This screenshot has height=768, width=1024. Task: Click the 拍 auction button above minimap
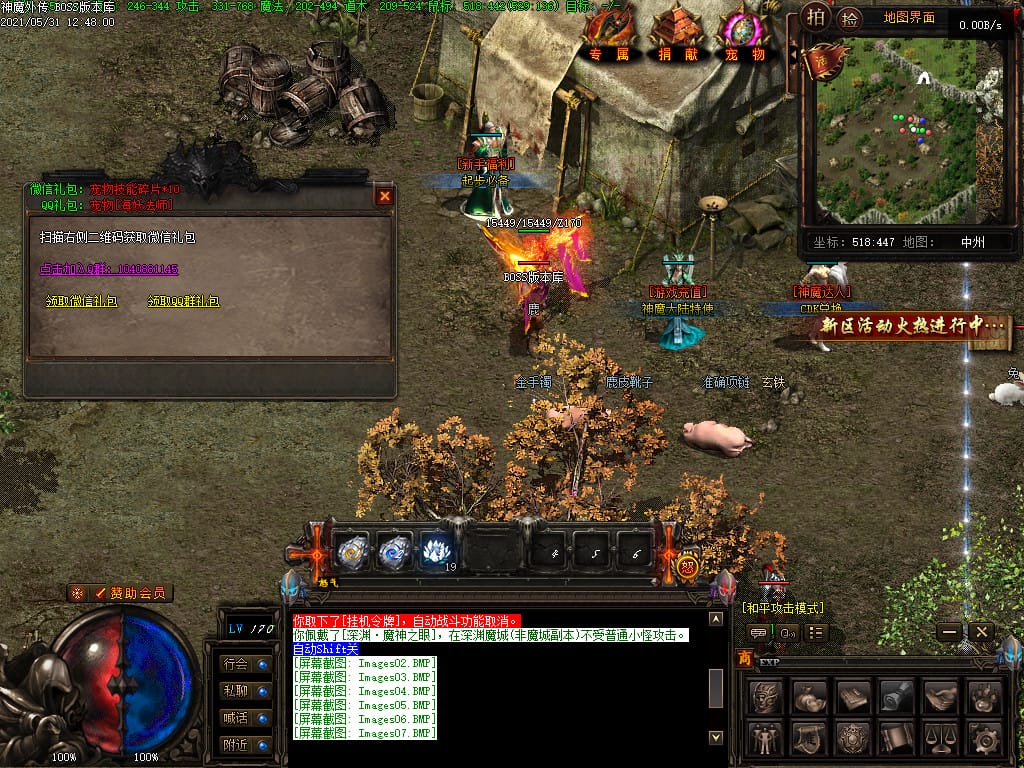pos(817,17)
